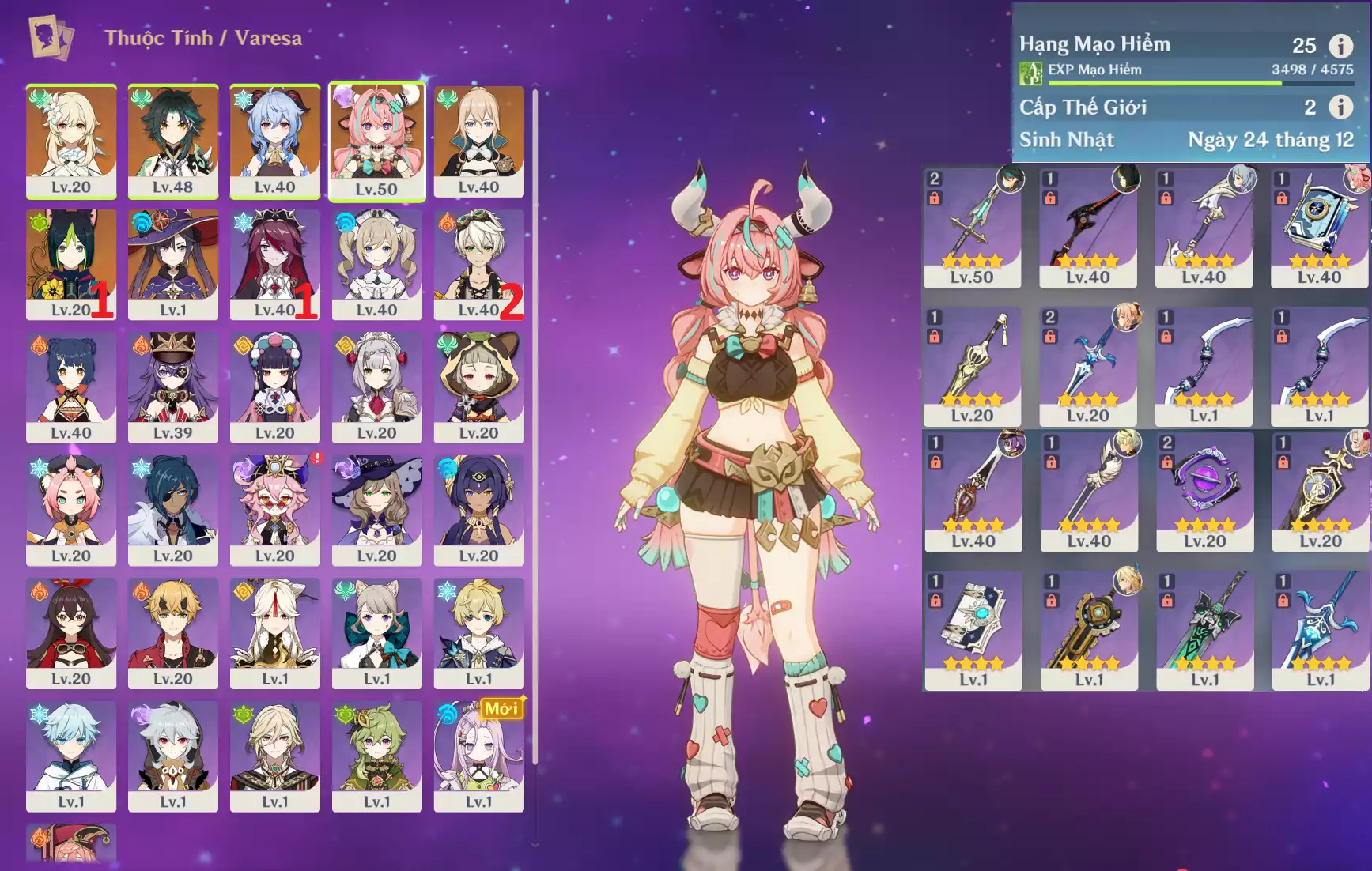Select Amber's character card
This screenshot has height=871, width=1372.
(70, 633)
